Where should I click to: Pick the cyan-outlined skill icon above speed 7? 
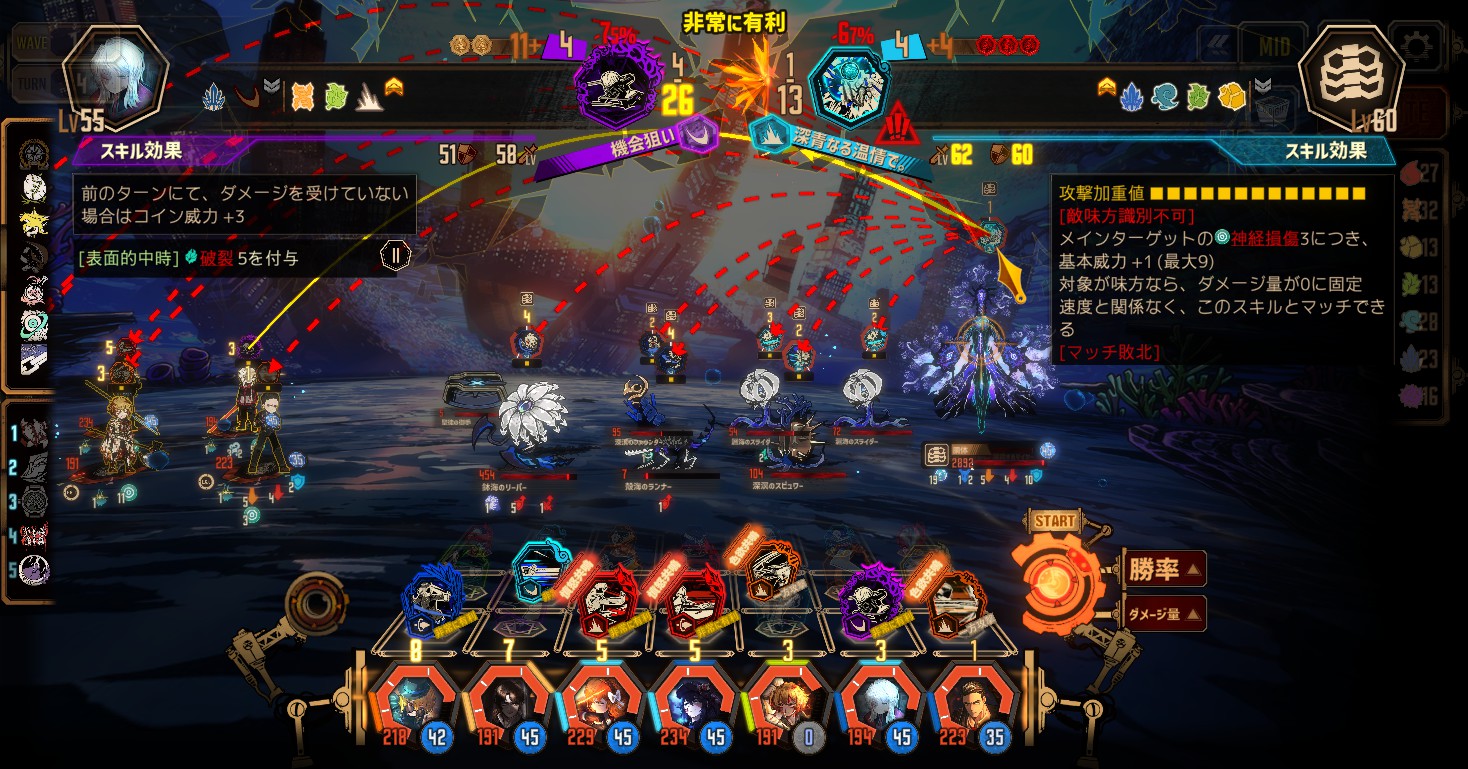(x=541, y=572)
